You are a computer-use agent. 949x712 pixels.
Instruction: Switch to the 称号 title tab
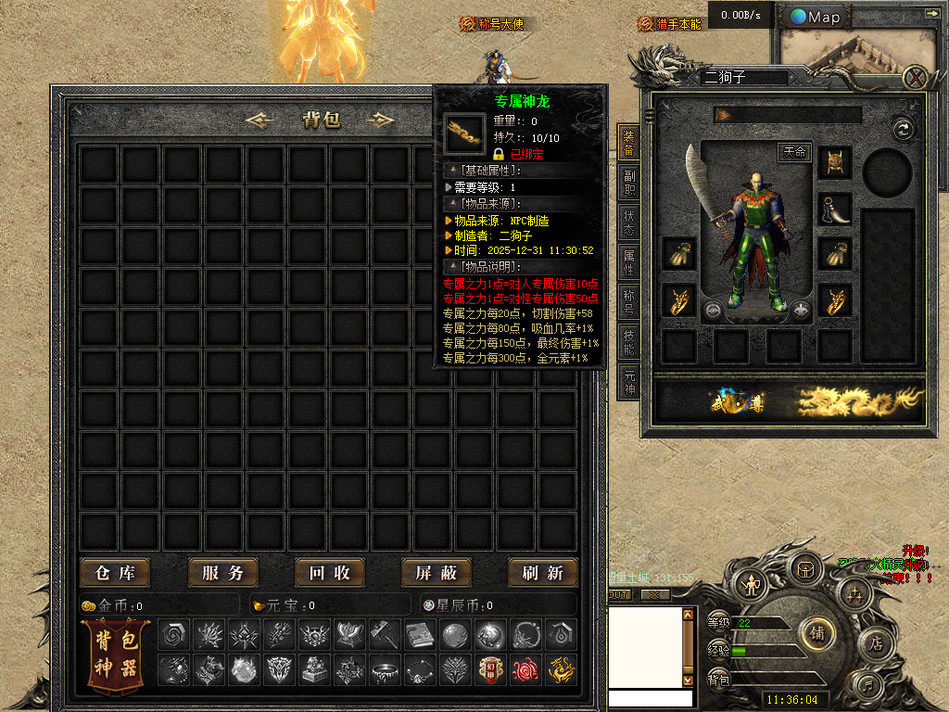point(628,303)
